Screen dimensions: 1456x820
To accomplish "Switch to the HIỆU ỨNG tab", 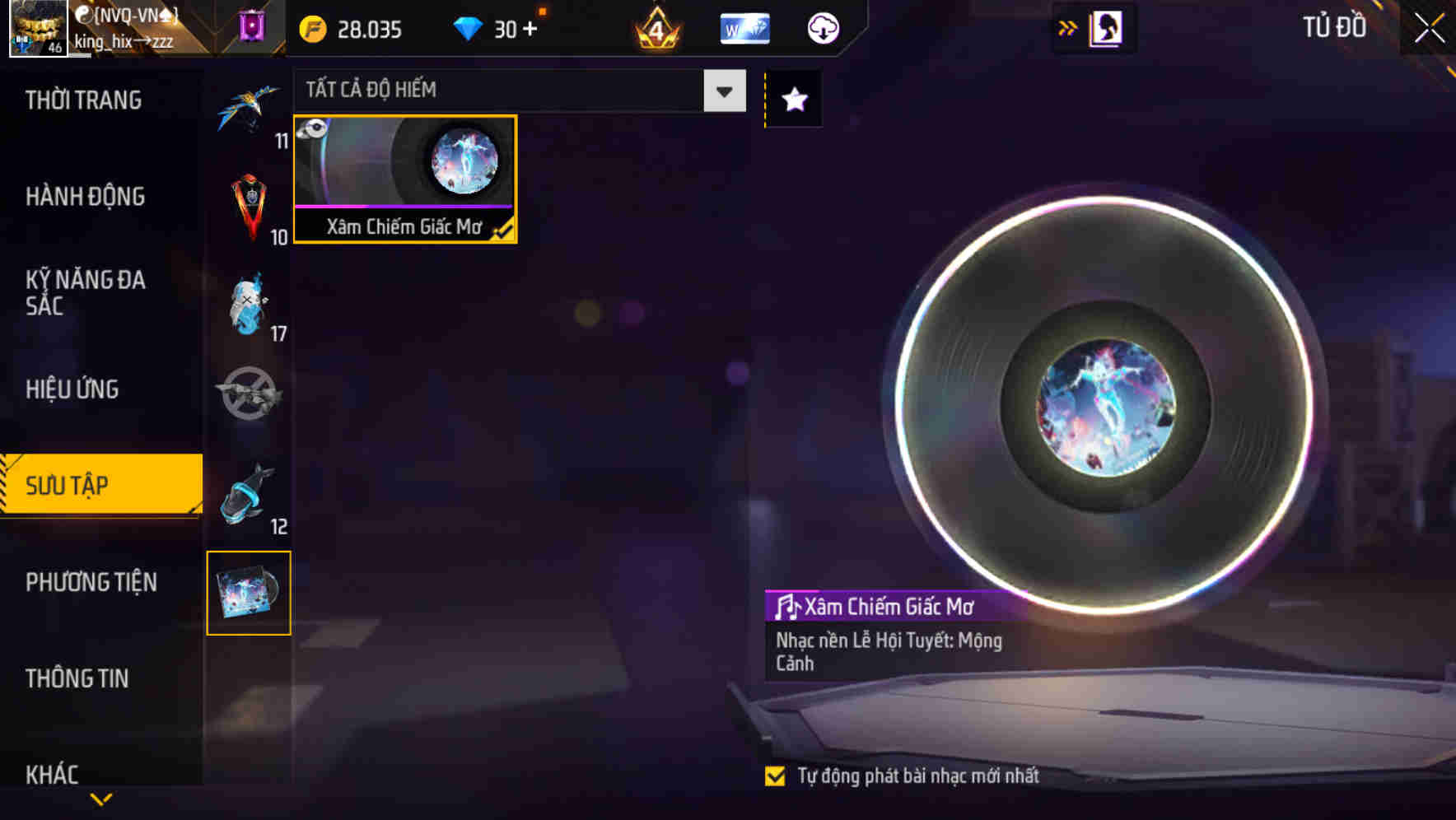I will point(72,389).
